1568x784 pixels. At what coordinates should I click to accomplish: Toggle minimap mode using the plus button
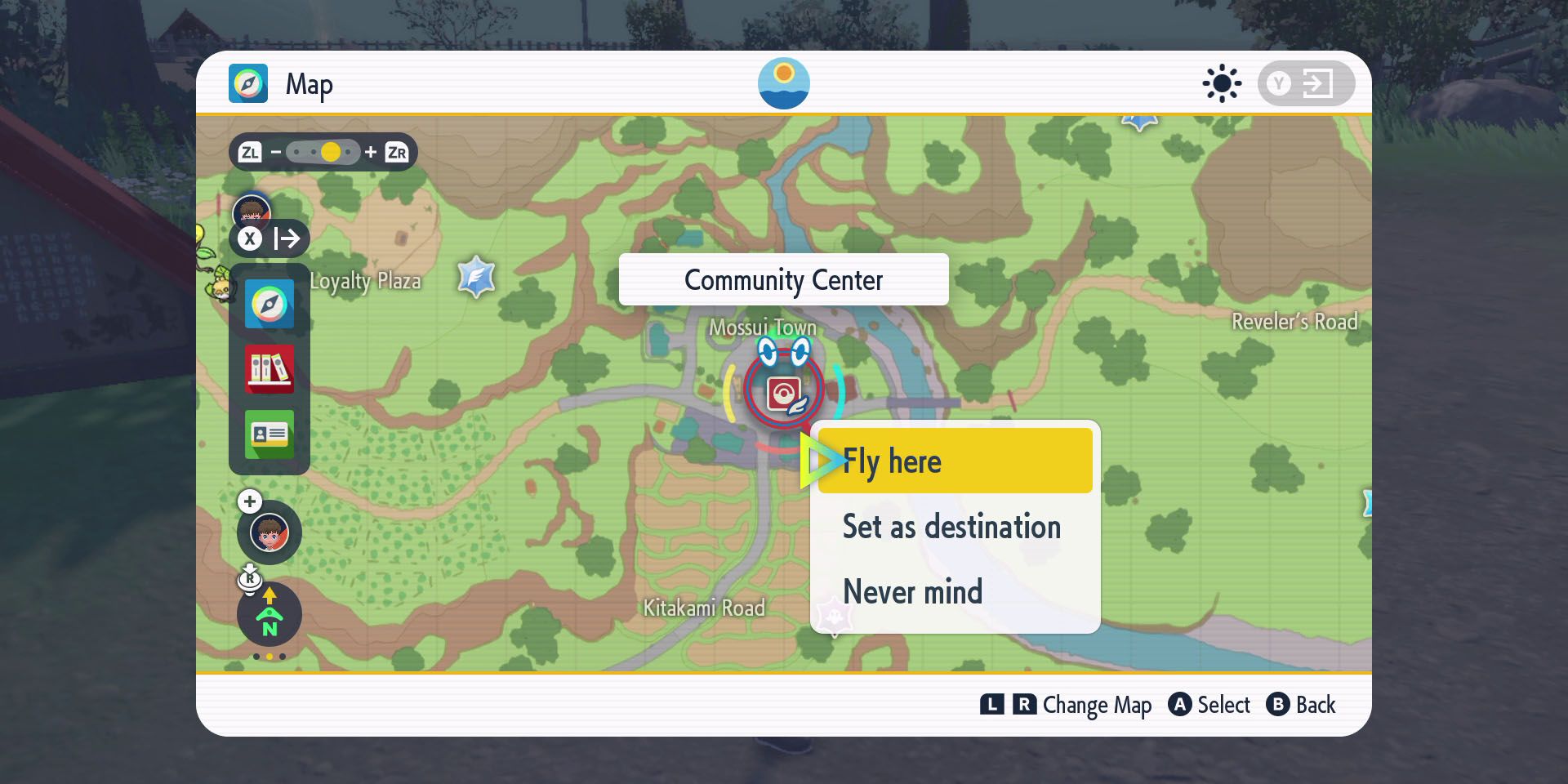pos(250,501)
